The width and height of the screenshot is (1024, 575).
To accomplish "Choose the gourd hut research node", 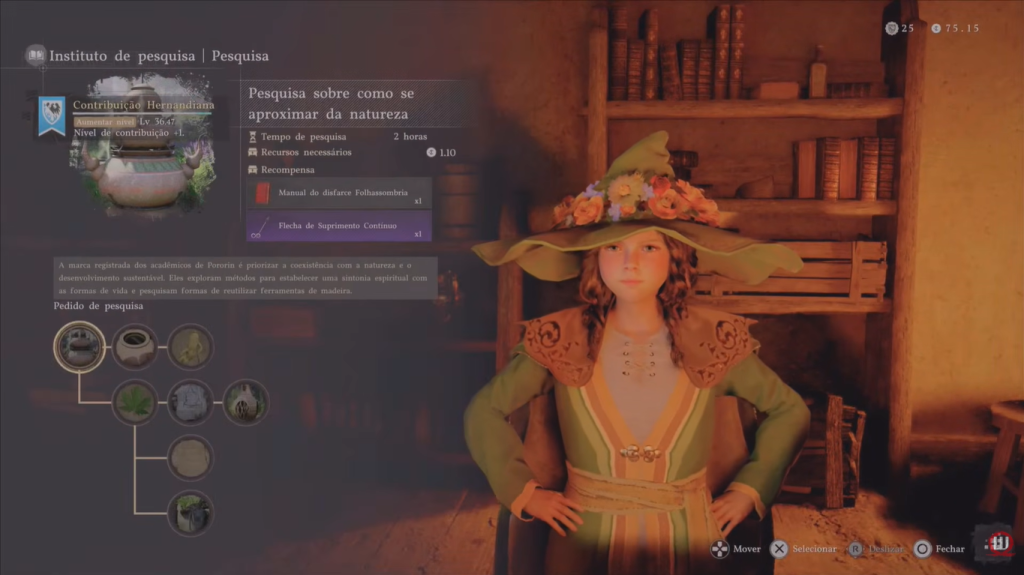I will click(245, 402).
